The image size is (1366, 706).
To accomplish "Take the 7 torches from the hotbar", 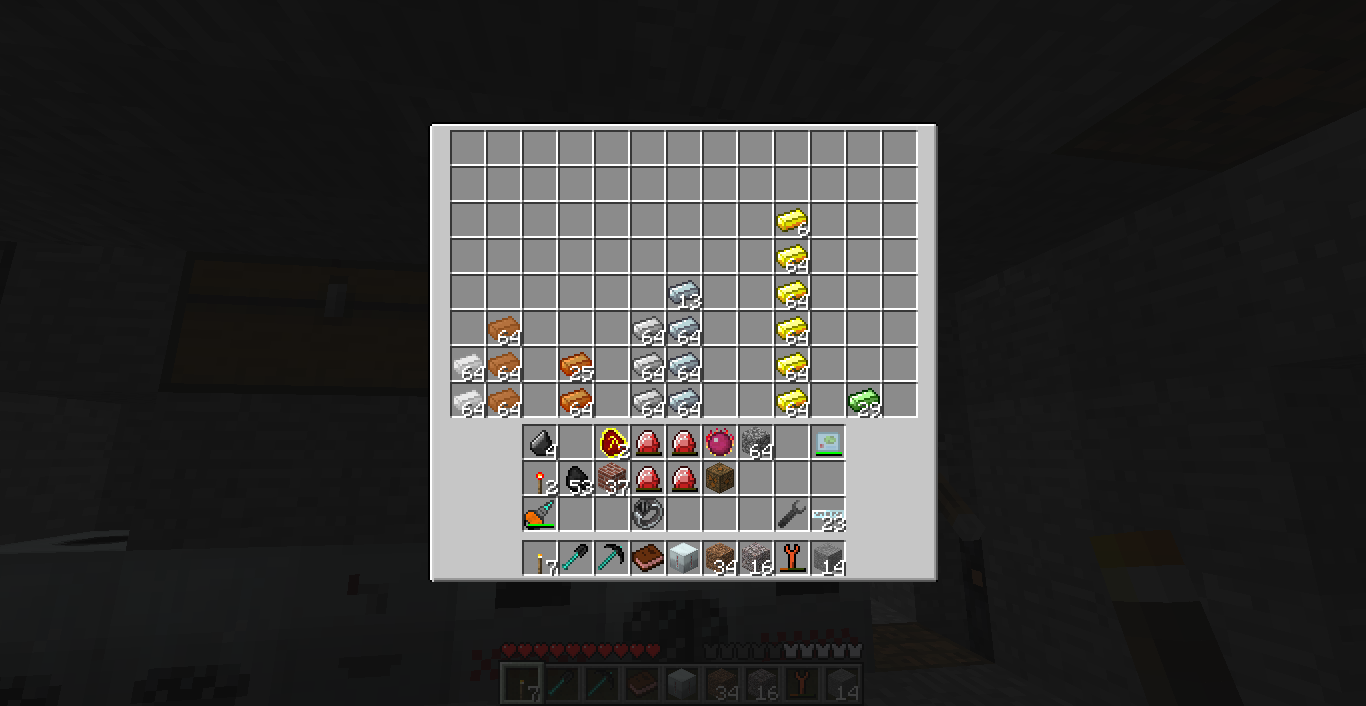I will click(x=540, y=558).
